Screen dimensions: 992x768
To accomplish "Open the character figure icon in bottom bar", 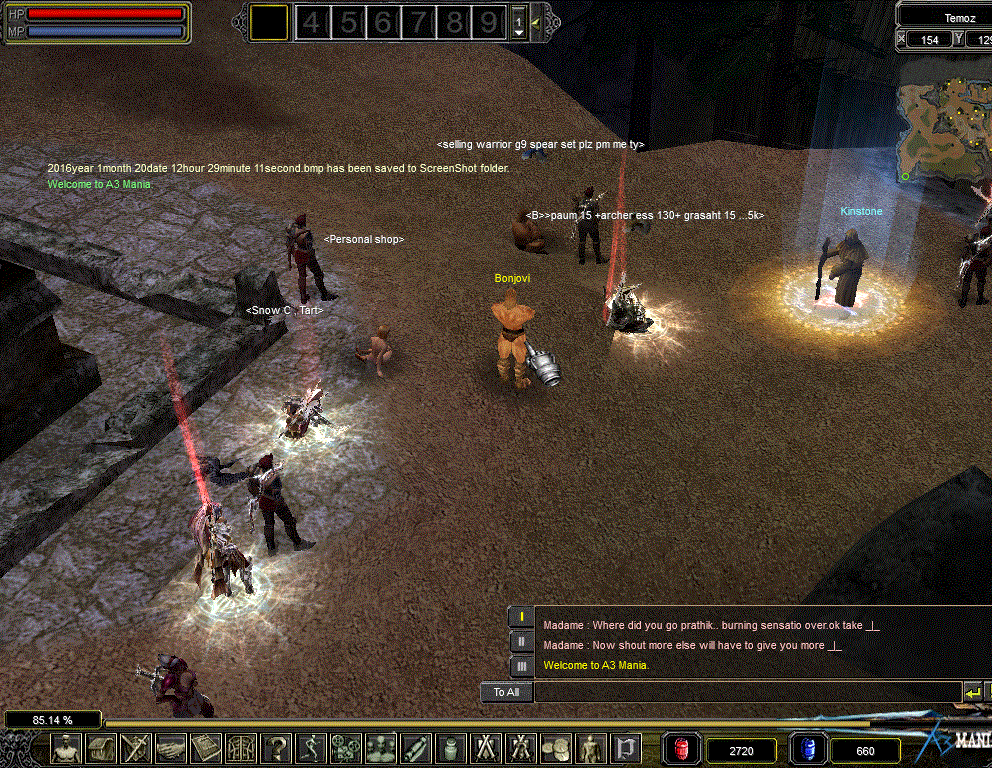I will 67,748.
